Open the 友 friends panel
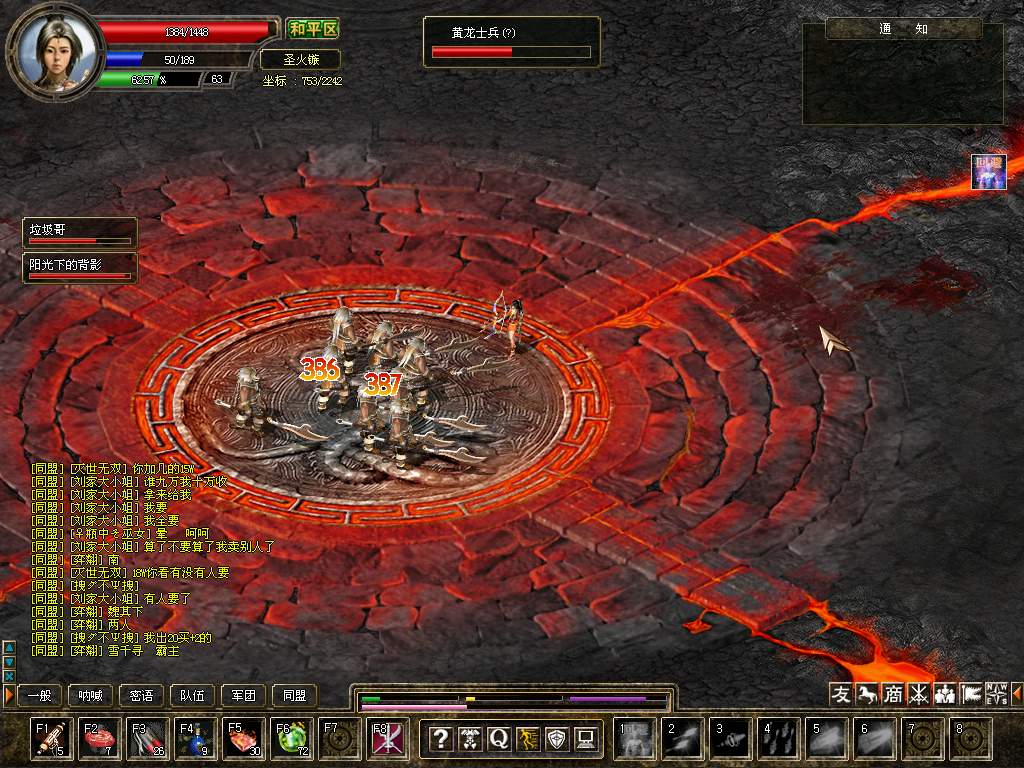 841,693
